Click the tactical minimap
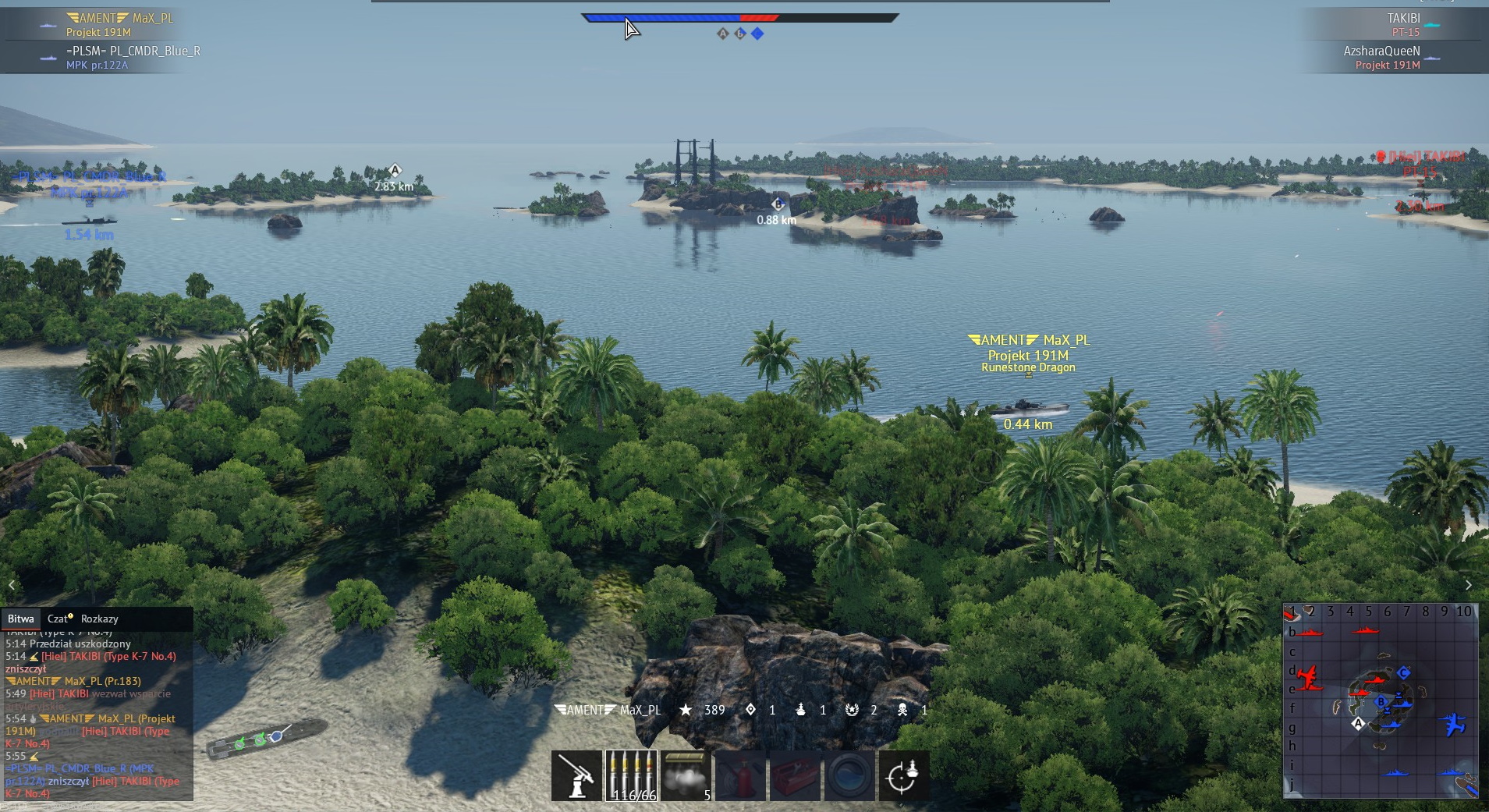The height and width of the screenshot is (812, 1489). click(x=1381, y=700)
